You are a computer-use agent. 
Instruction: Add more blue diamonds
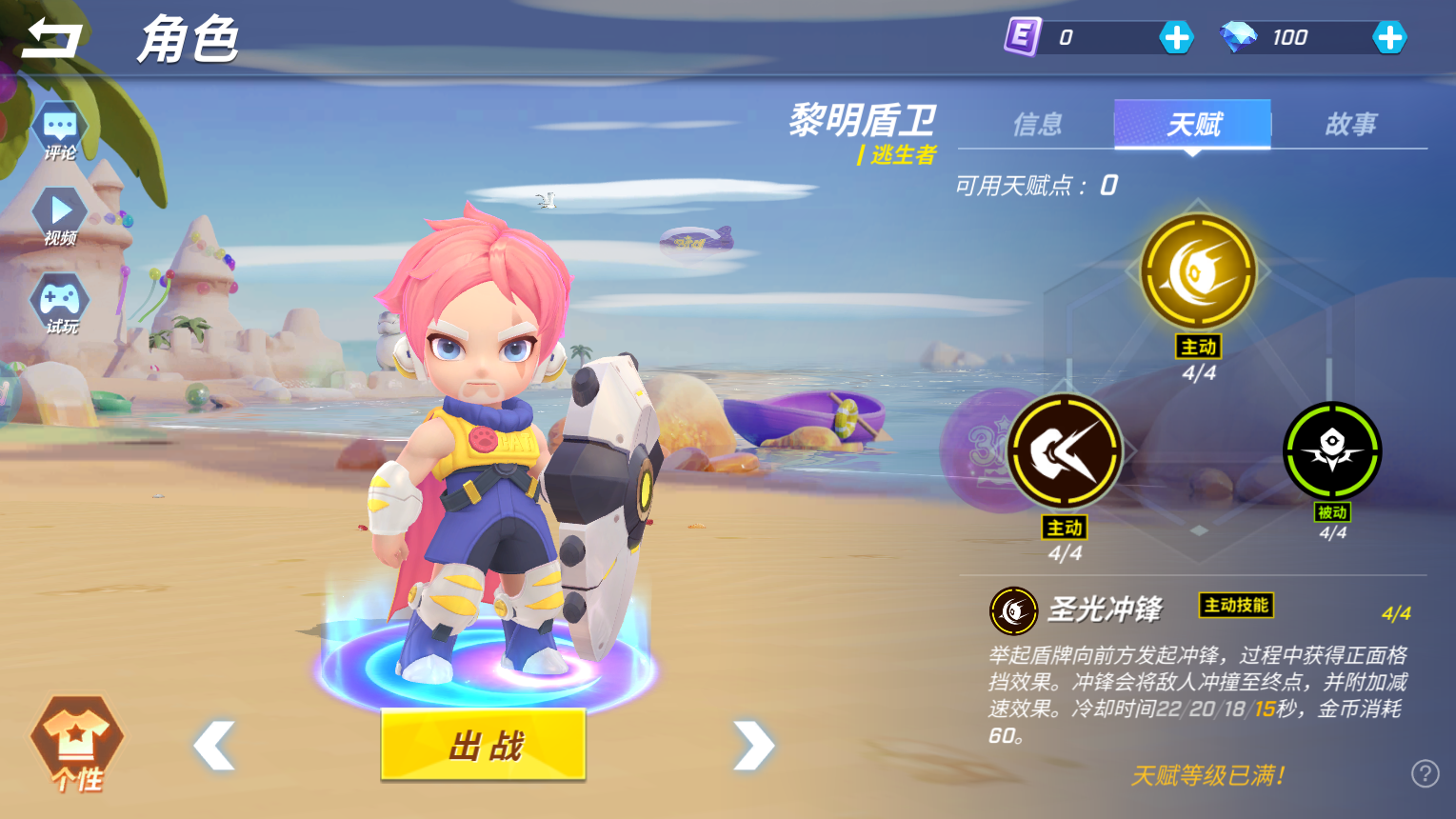coord(1389,38)
